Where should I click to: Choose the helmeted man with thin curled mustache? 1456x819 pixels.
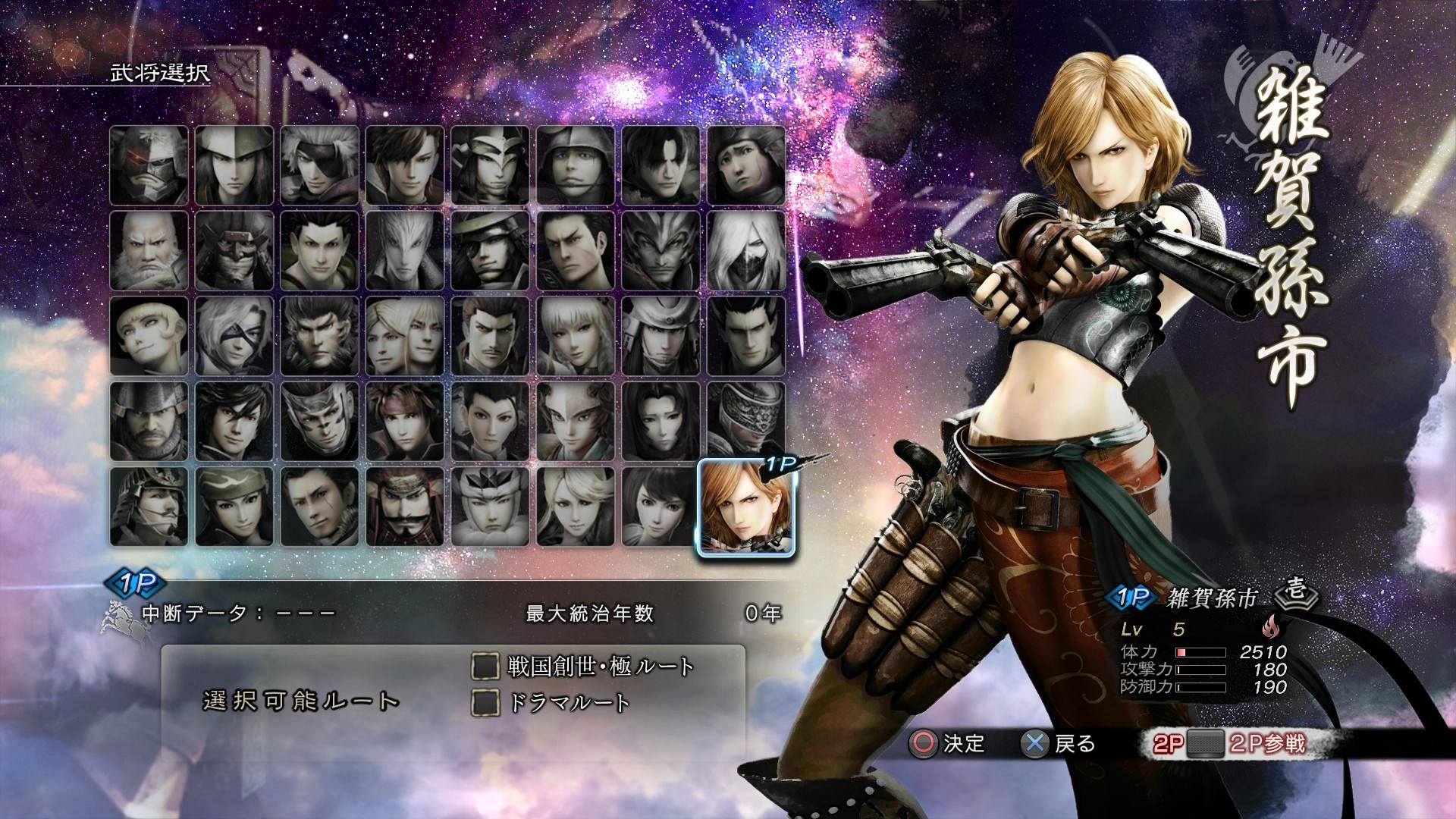(x=149, y=507)
